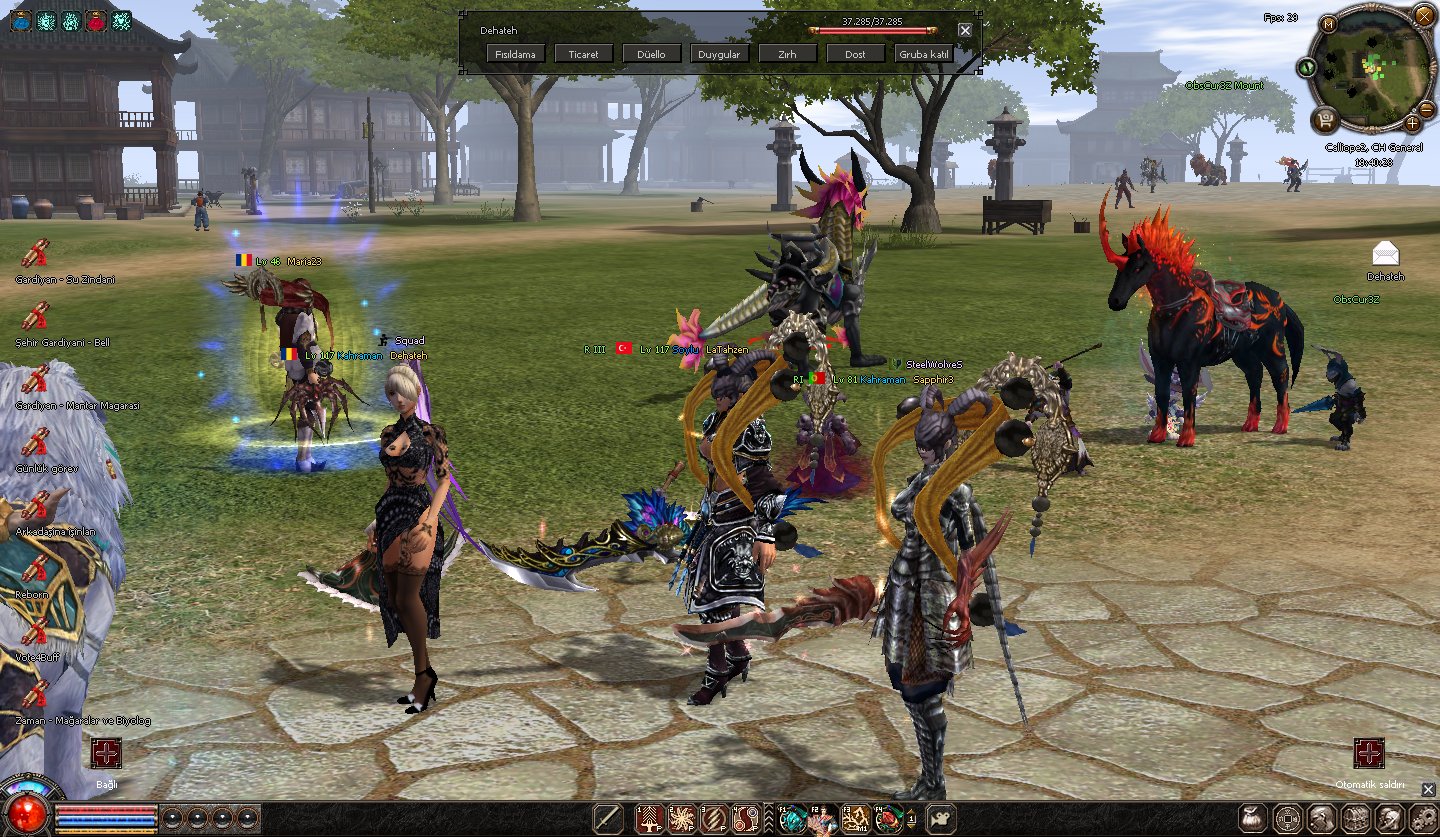Zoom in the minimap with the plus button
This screenshot has width=1440, height=837.
pos(1412,123)
